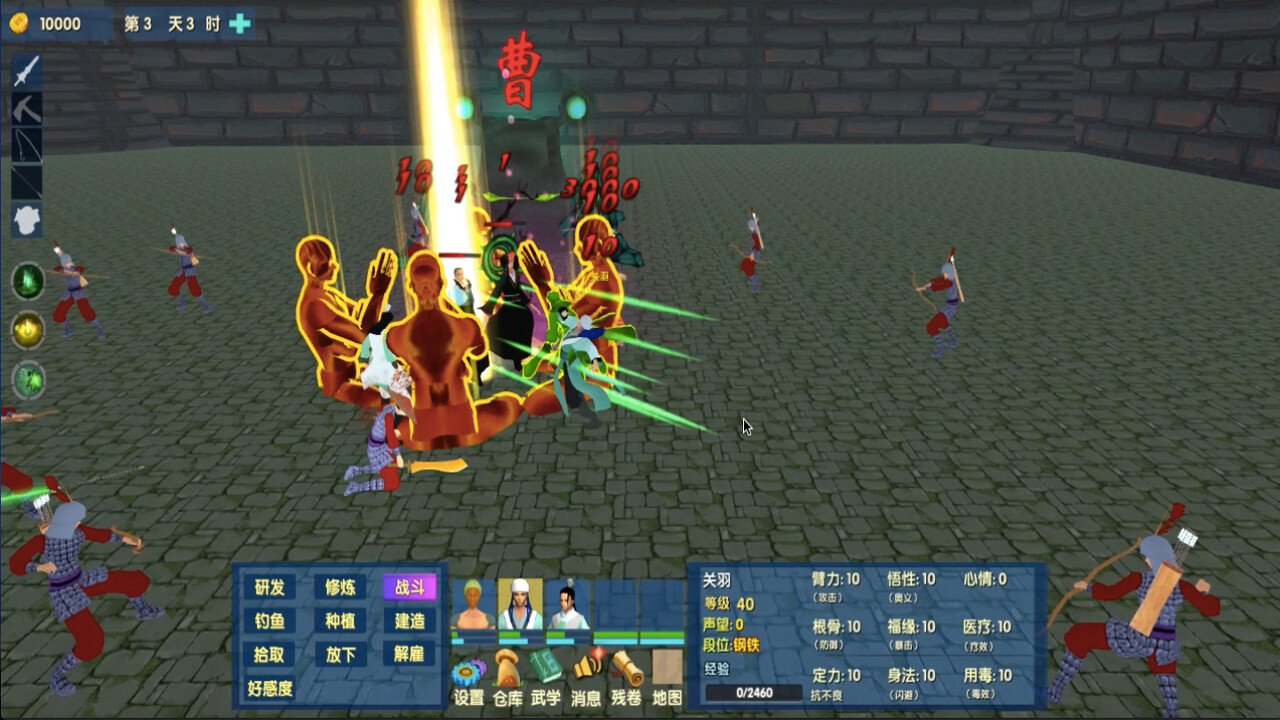Viewport: 1280px width, 720px height.
Task: Open the 仓库 warehouse icon
Action: (x=506, y=668)
